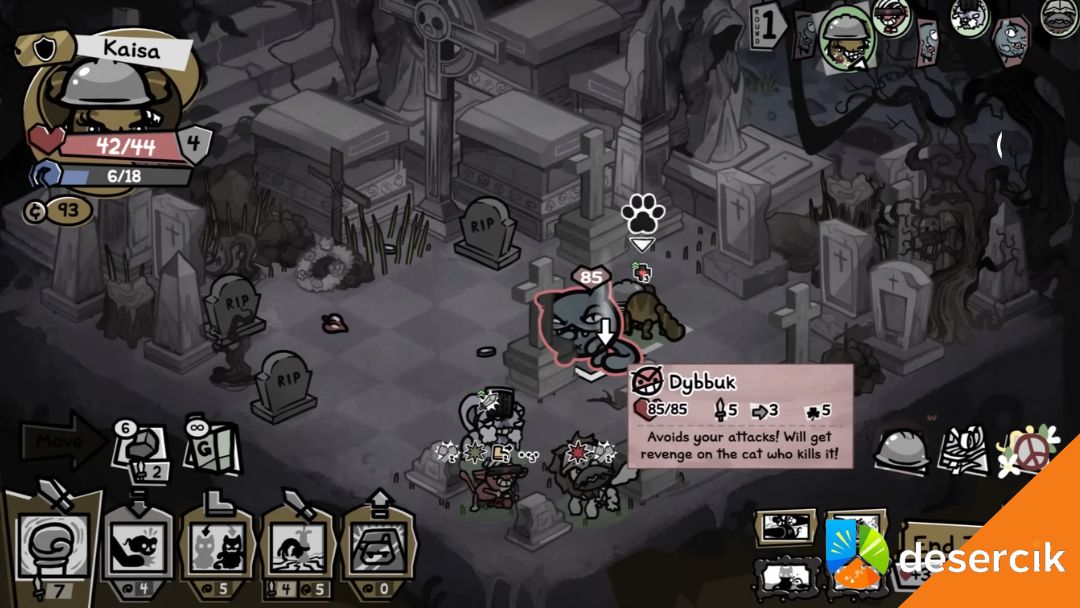Select the rock throw item

[x=140, y=448]
